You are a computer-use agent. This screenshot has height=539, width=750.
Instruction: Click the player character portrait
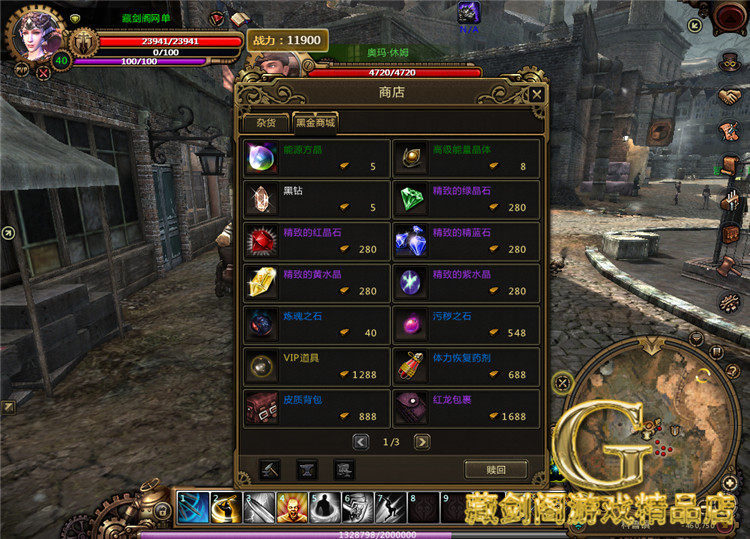coord(37,36)
